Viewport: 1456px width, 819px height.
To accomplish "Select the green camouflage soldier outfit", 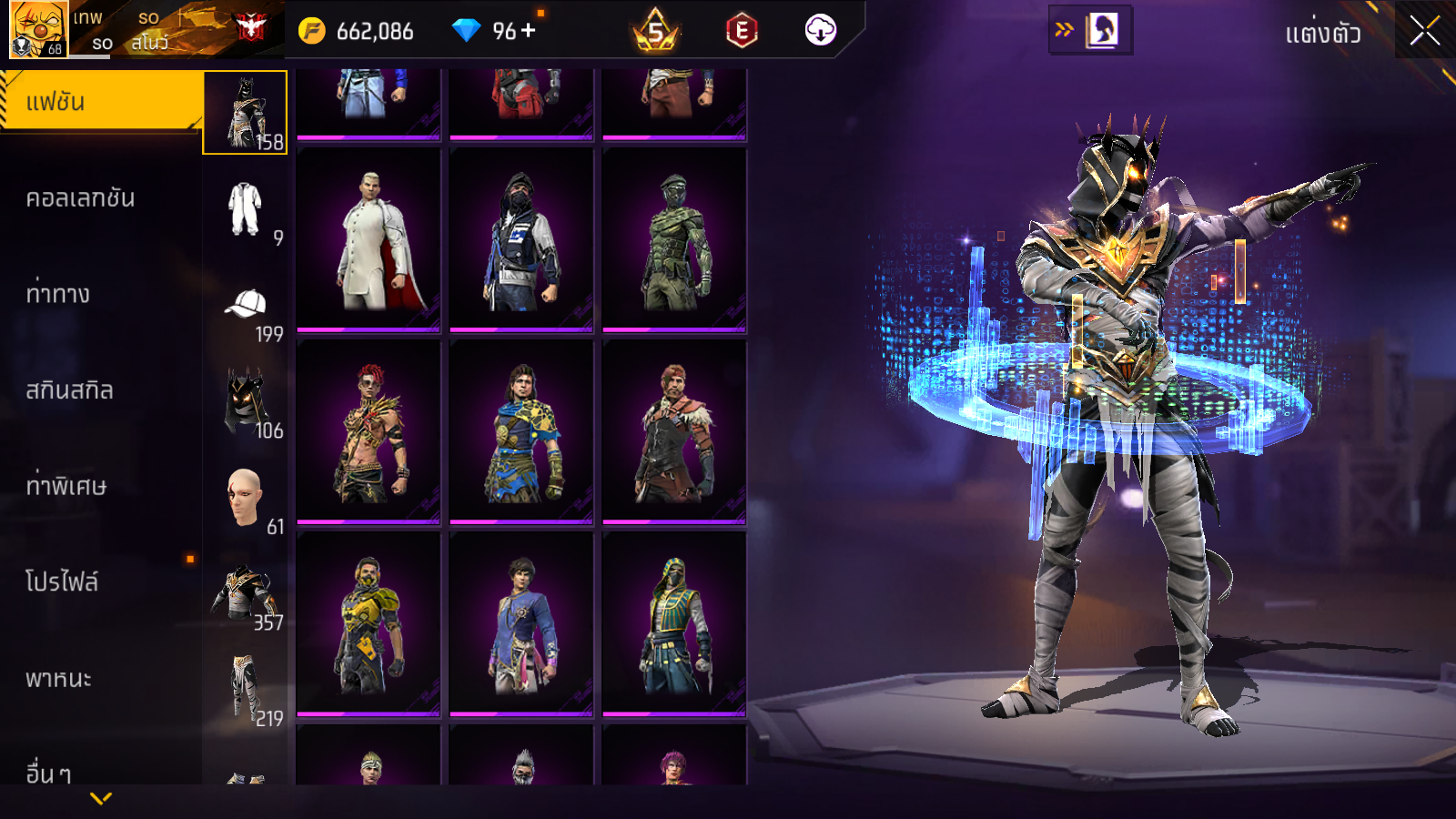I will click(x=674, y=240).
